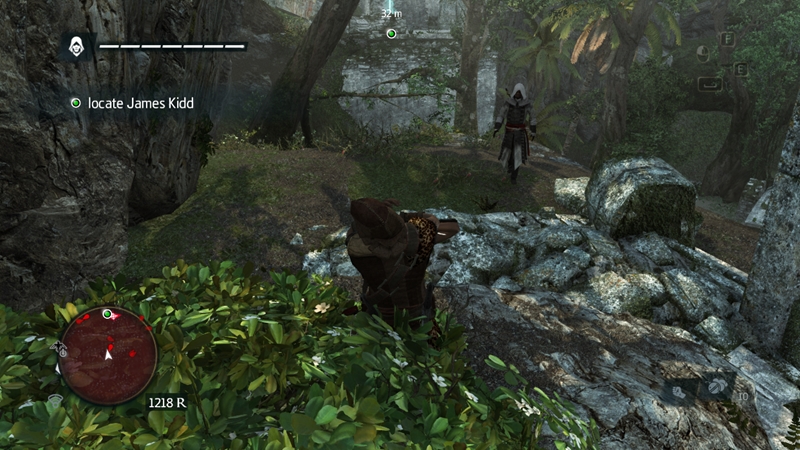Click the hooded assassin emblem icon
800x450 pixels.
pyautogui.click(x=76, y=46)
